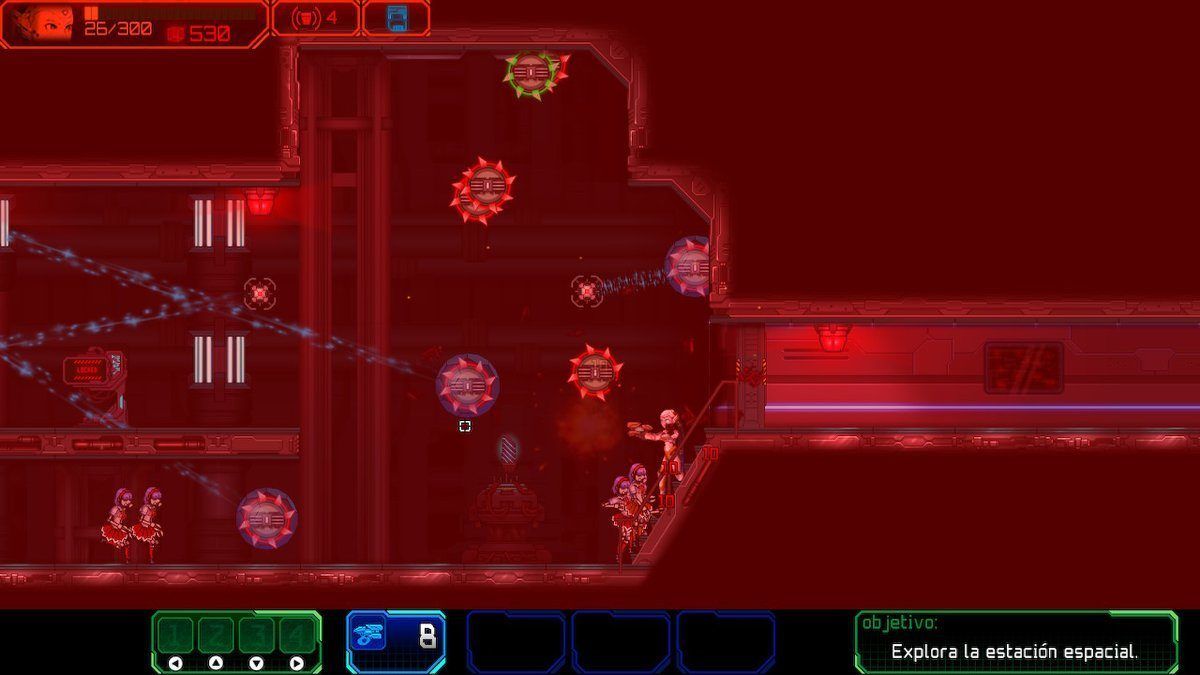Choose green quick slot number 1
The width and height of the screenshot is (1200, 675).
(176, 634)
